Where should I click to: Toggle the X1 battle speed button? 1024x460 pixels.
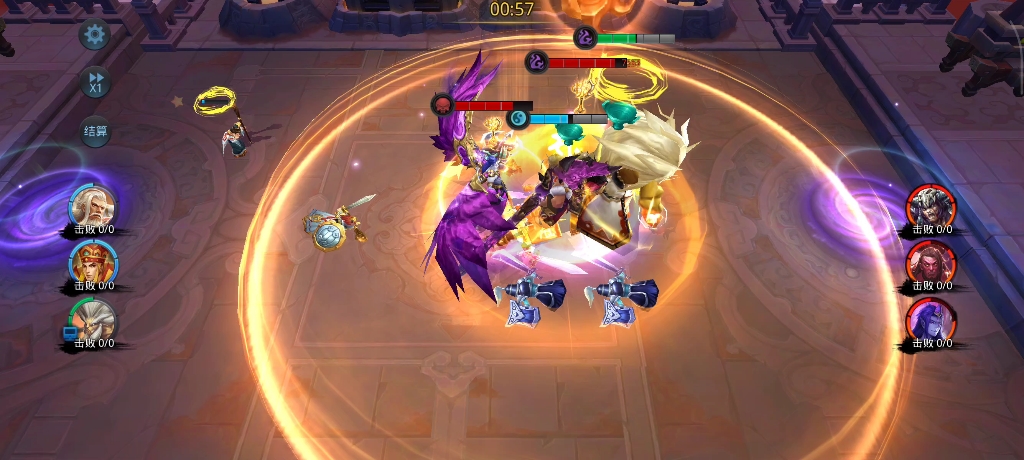click(96, 82)
